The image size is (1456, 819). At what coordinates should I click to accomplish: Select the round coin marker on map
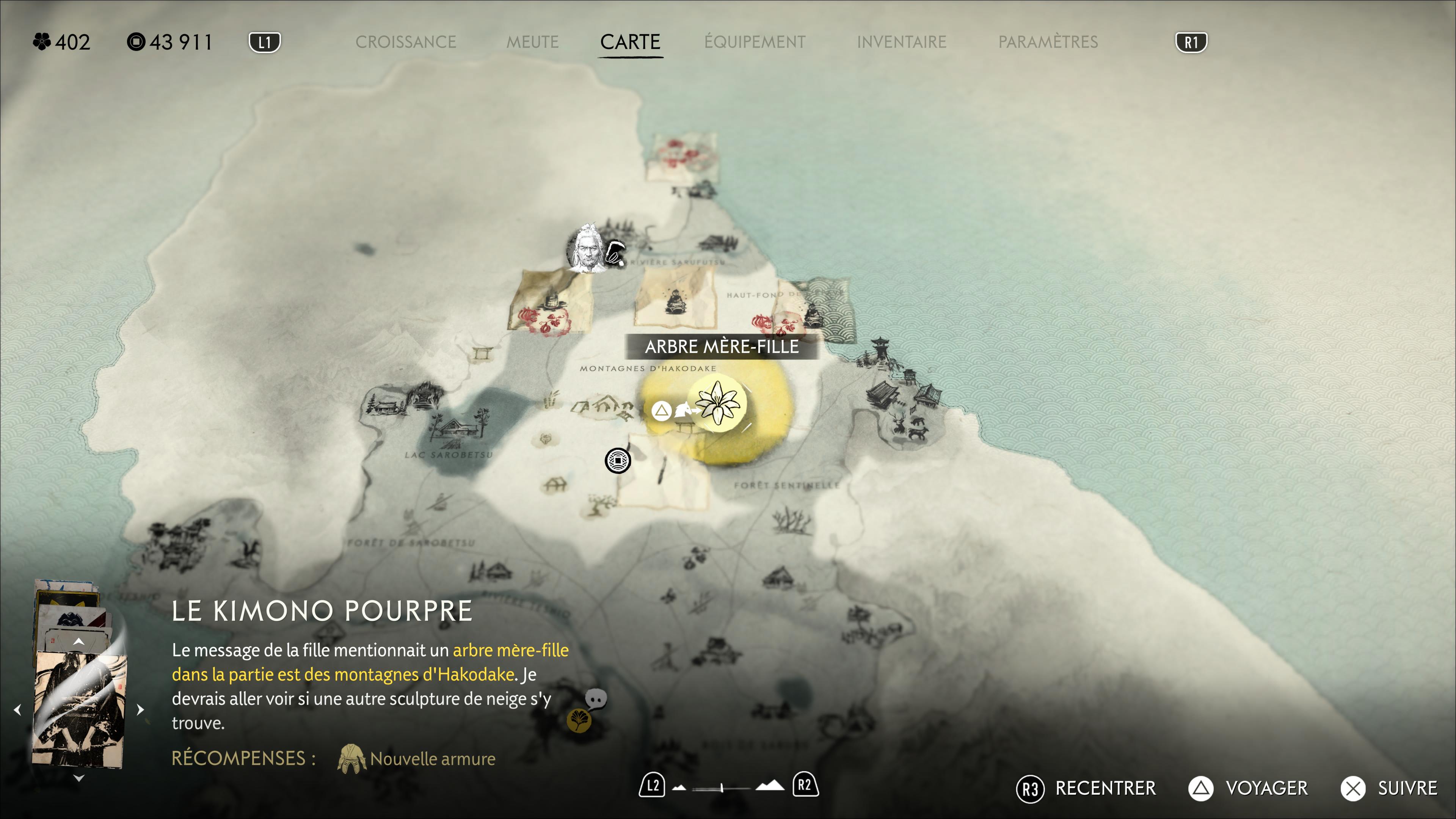618,461
